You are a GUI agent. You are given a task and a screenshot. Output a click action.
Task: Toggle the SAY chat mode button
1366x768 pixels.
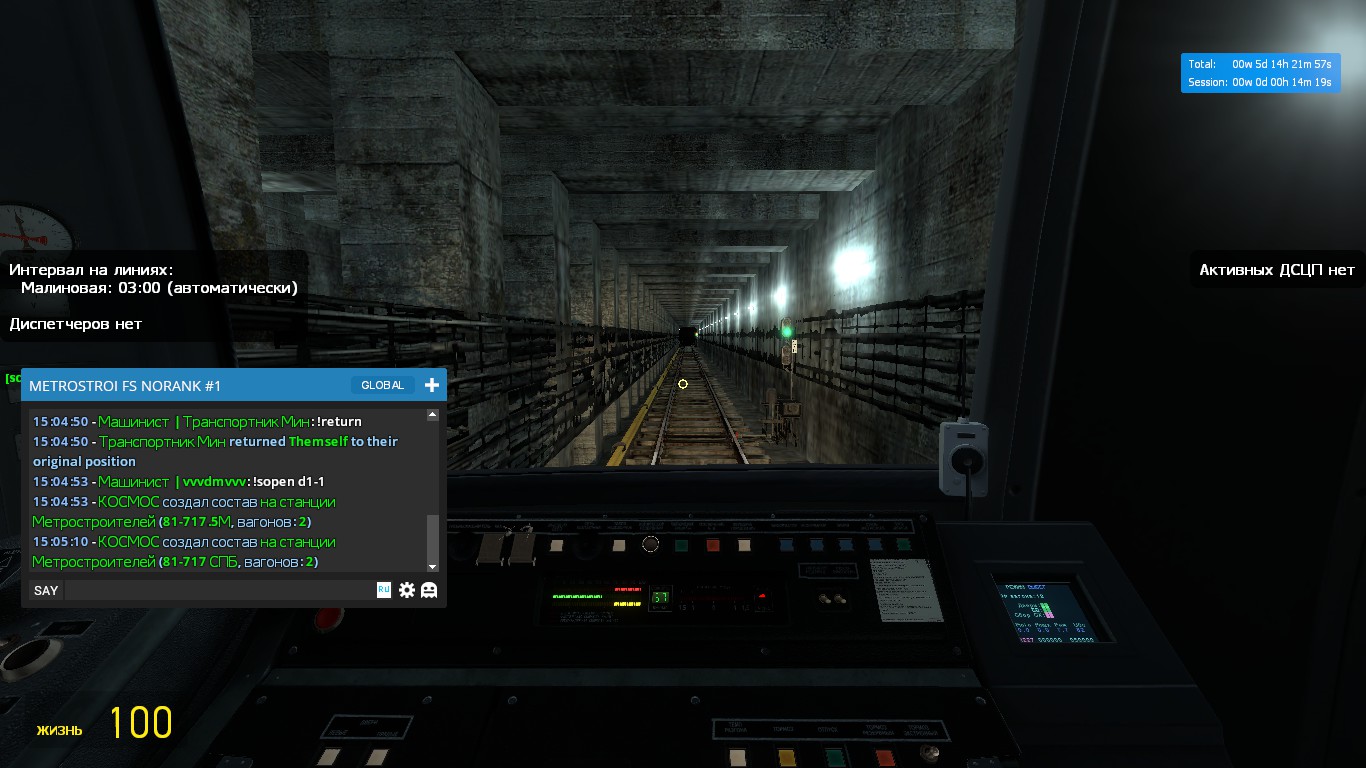coord(46,590)
